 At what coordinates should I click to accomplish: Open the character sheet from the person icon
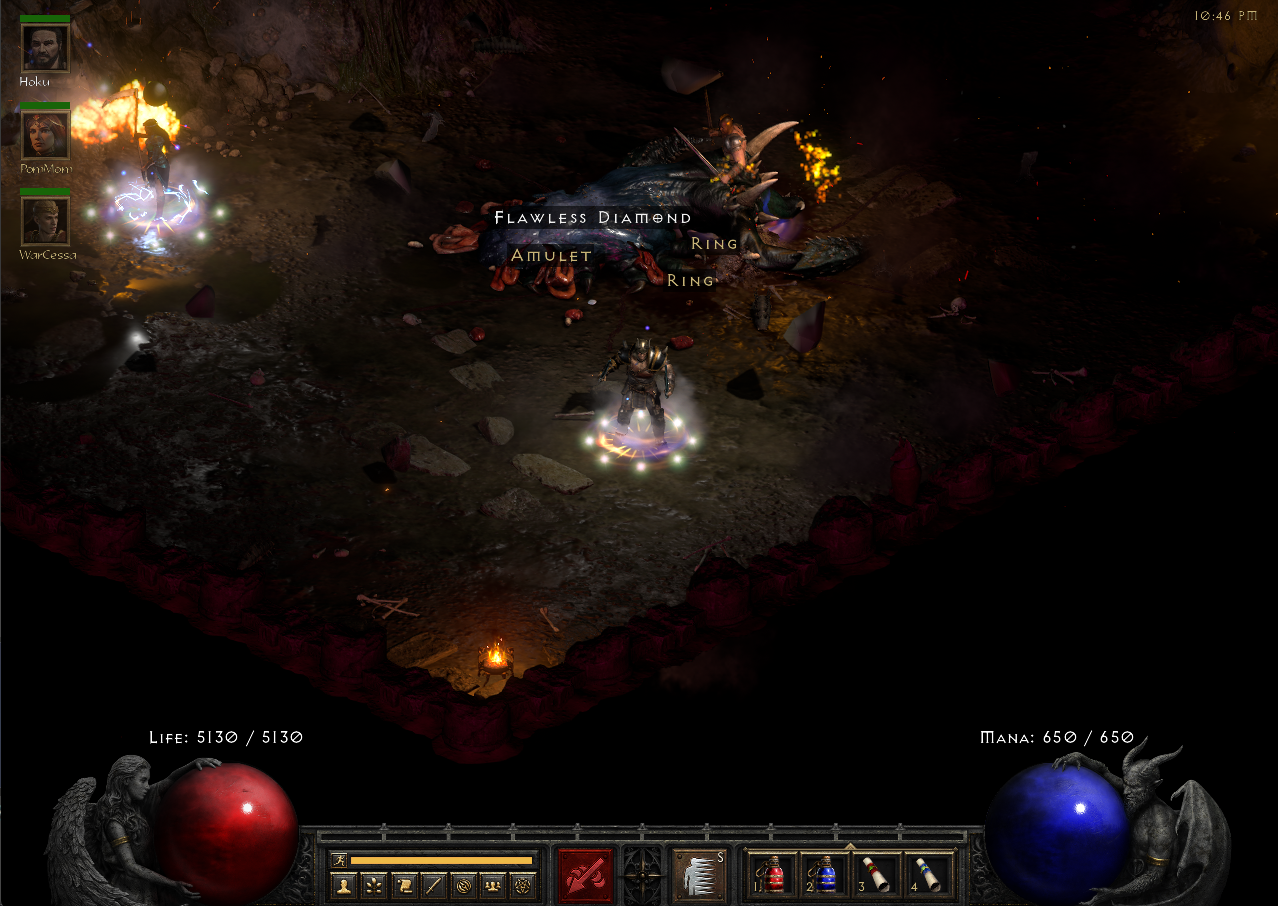click(343, 885)
